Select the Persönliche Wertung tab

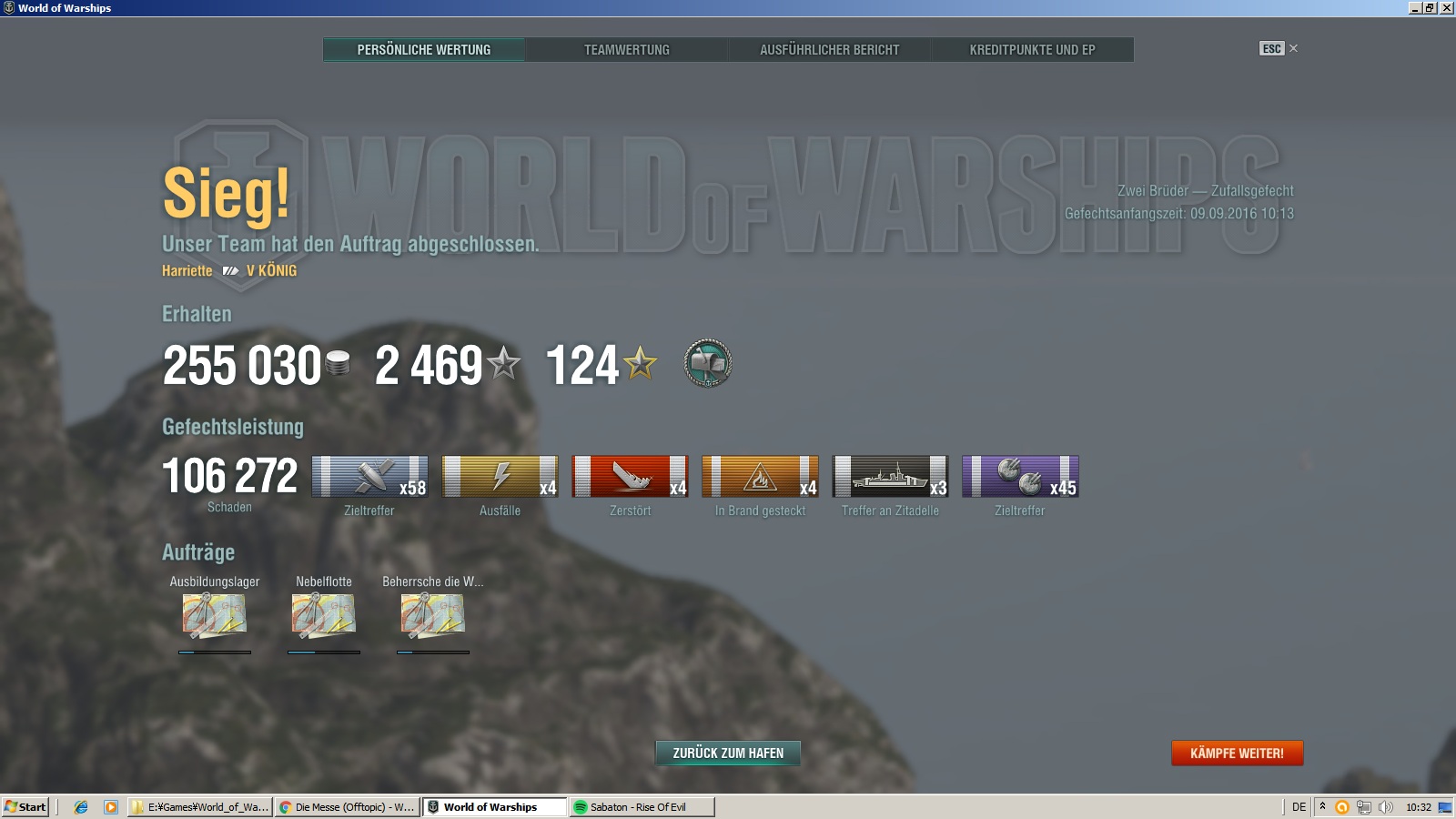click(x=423, y=50)
